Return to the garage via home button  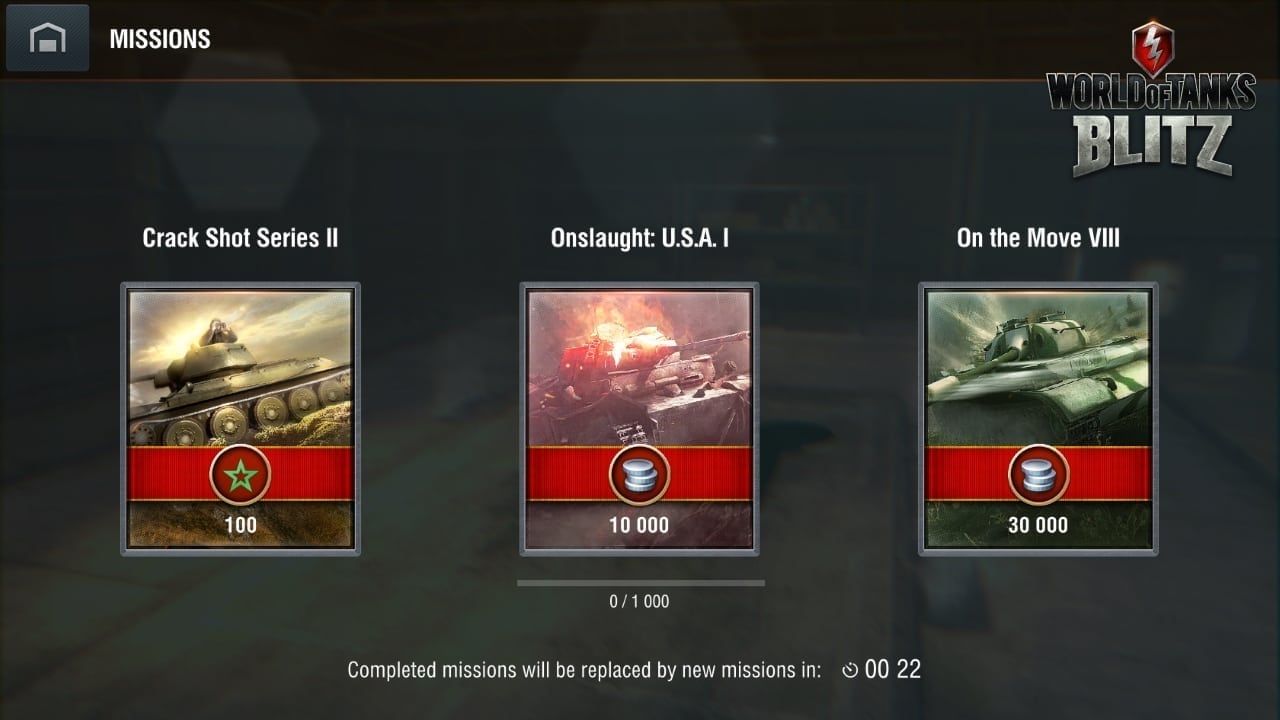47,39
